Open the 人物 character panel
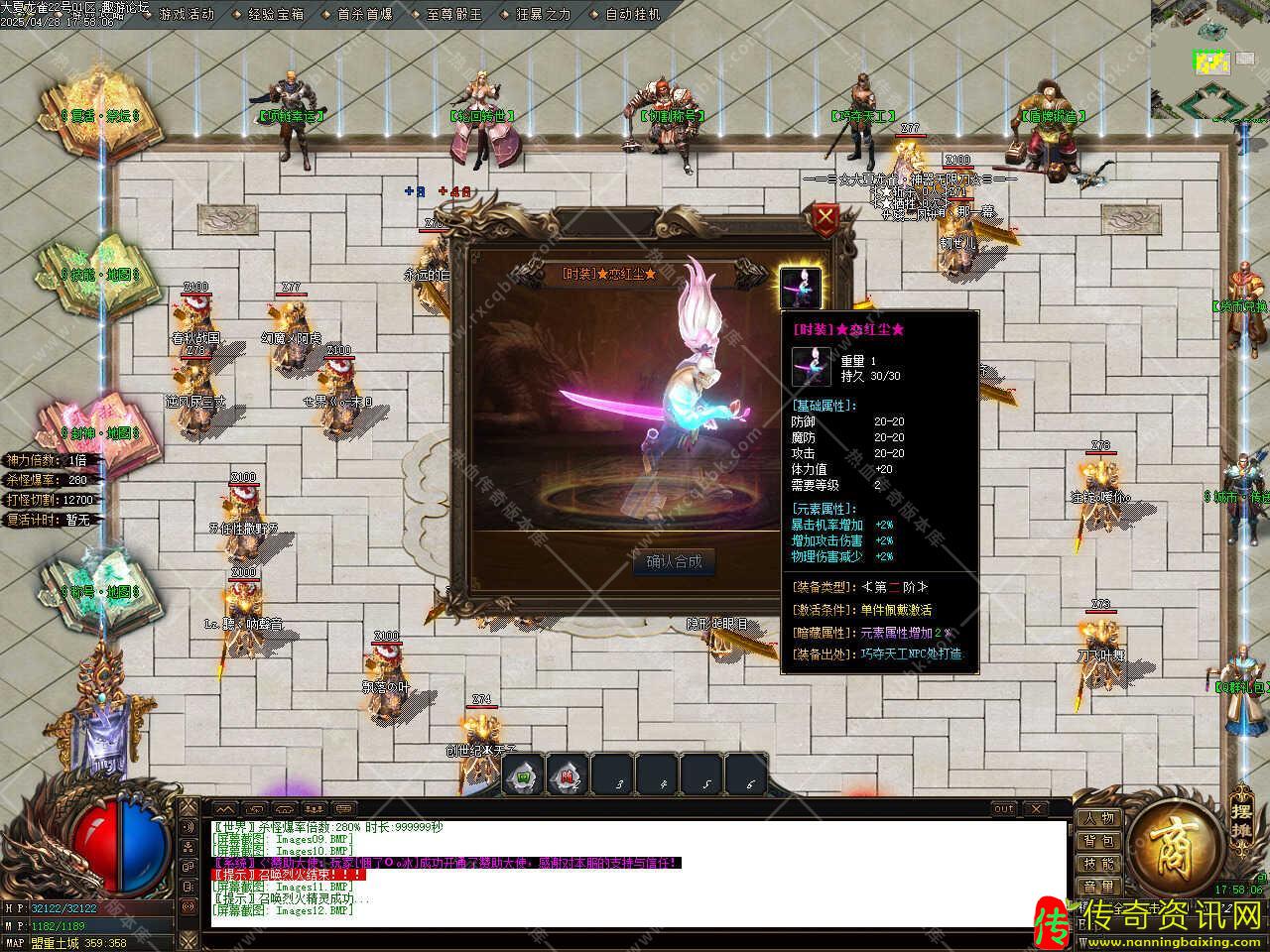This screenshot has width=1270, height=952. (1098, 818)
